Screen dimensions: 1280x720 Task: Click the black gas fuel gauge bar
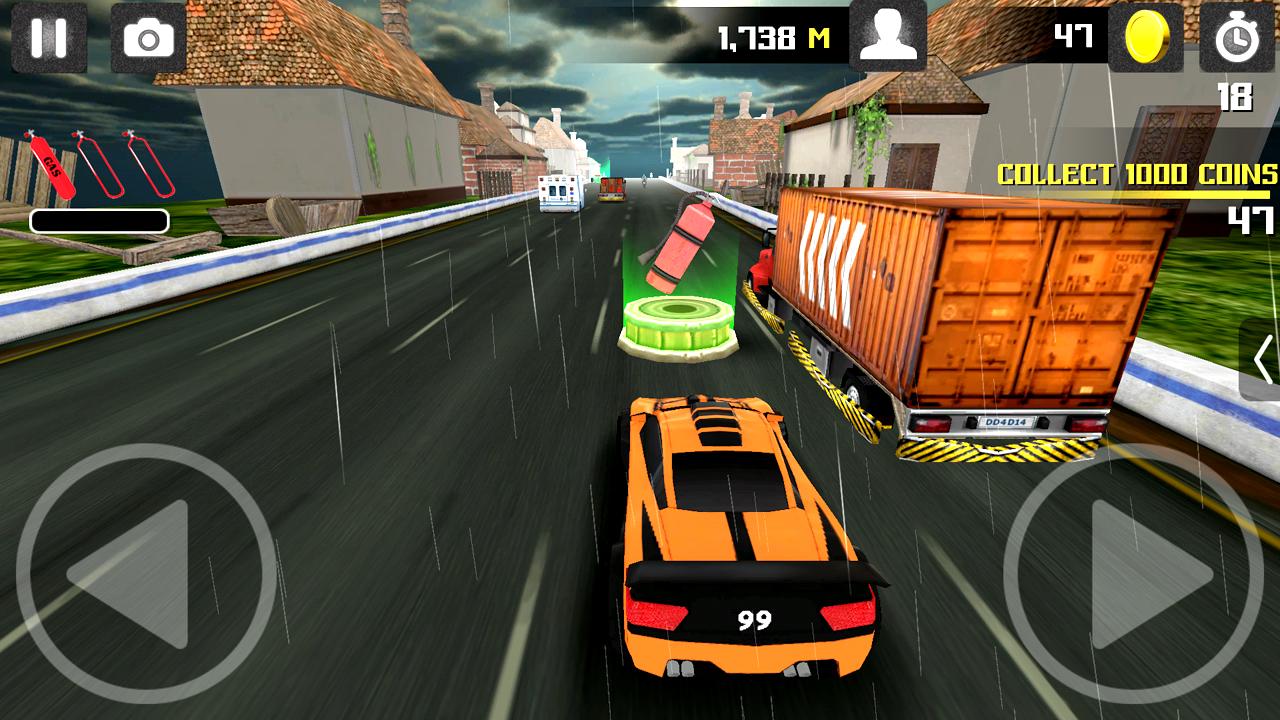tap(98, 222)
